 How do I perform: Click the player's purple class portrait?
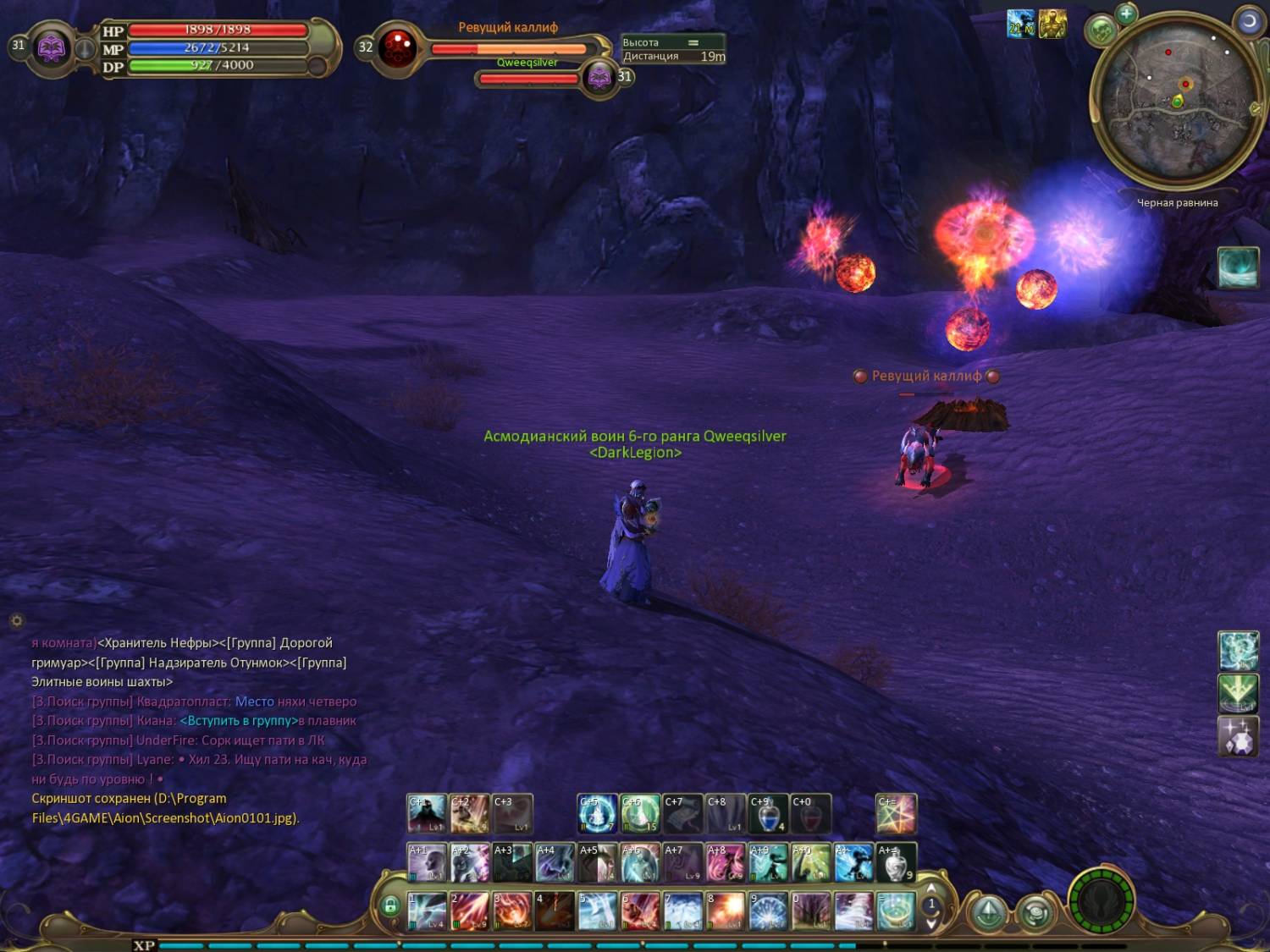52,47
